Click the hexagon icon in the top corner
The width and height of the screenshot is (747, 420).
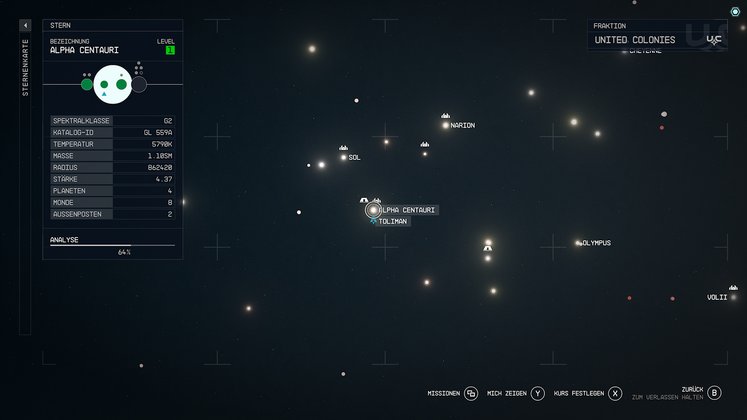pyautogui.click(x=735, y=12)
